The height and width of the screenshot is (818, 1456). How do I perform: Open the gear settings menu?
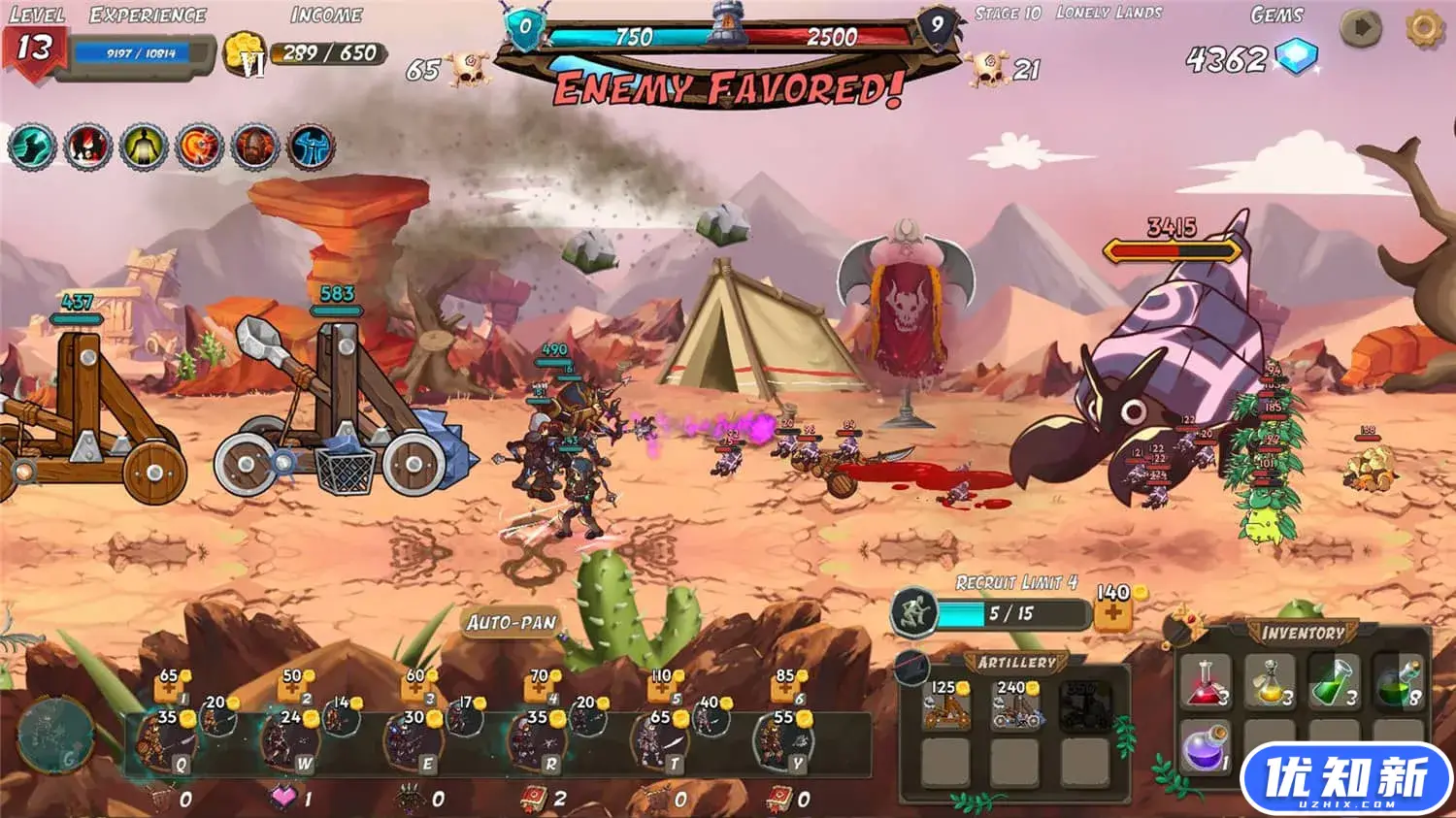click(1424, 29)
